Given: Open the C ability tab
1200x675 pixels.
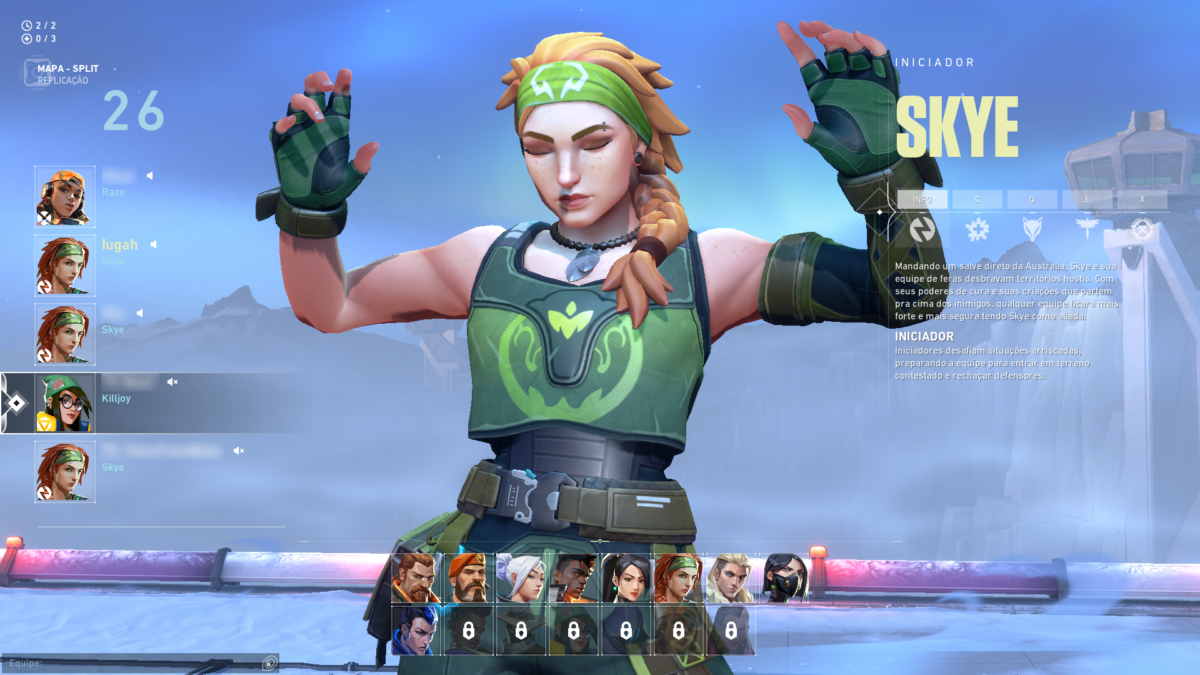Looking at the screenshot, I should pos(977,199).
